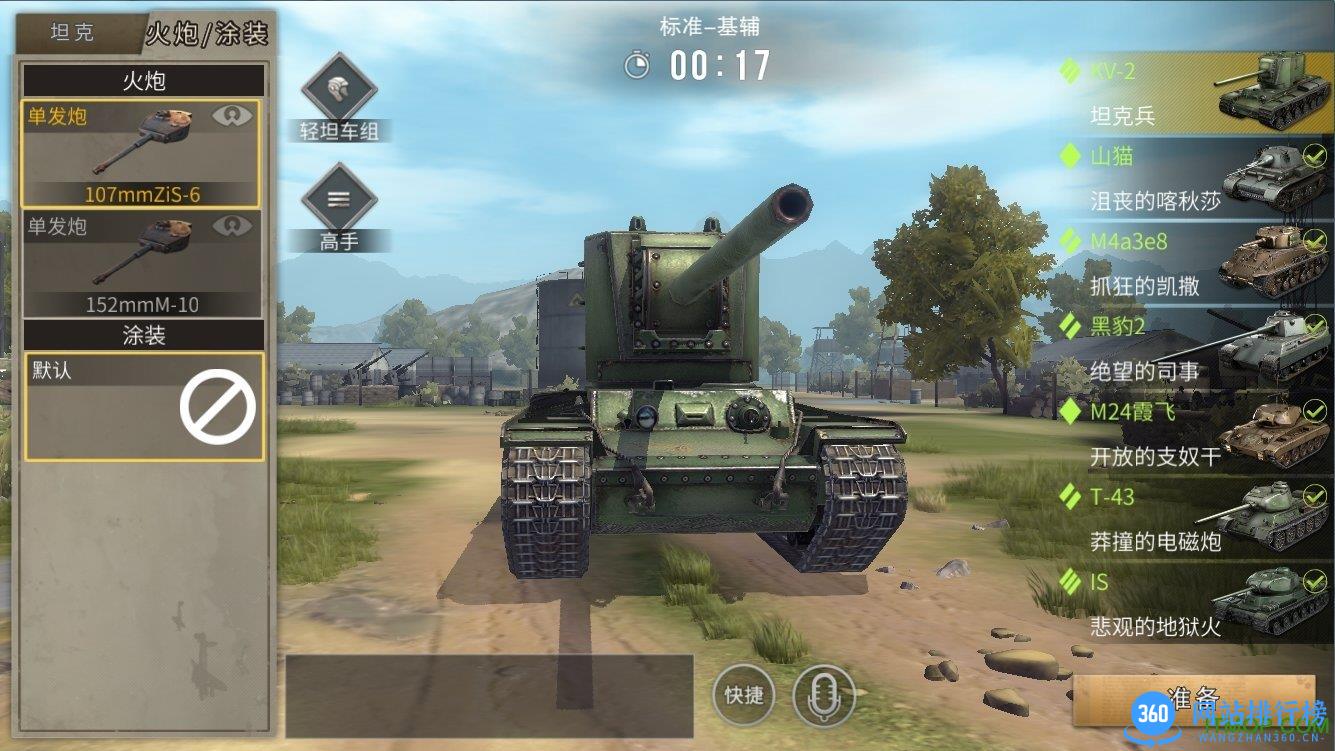Toggle preview eye on 152mmM-10
The width and height of the screenshot is (1335, 751).
tap(232, 227)
